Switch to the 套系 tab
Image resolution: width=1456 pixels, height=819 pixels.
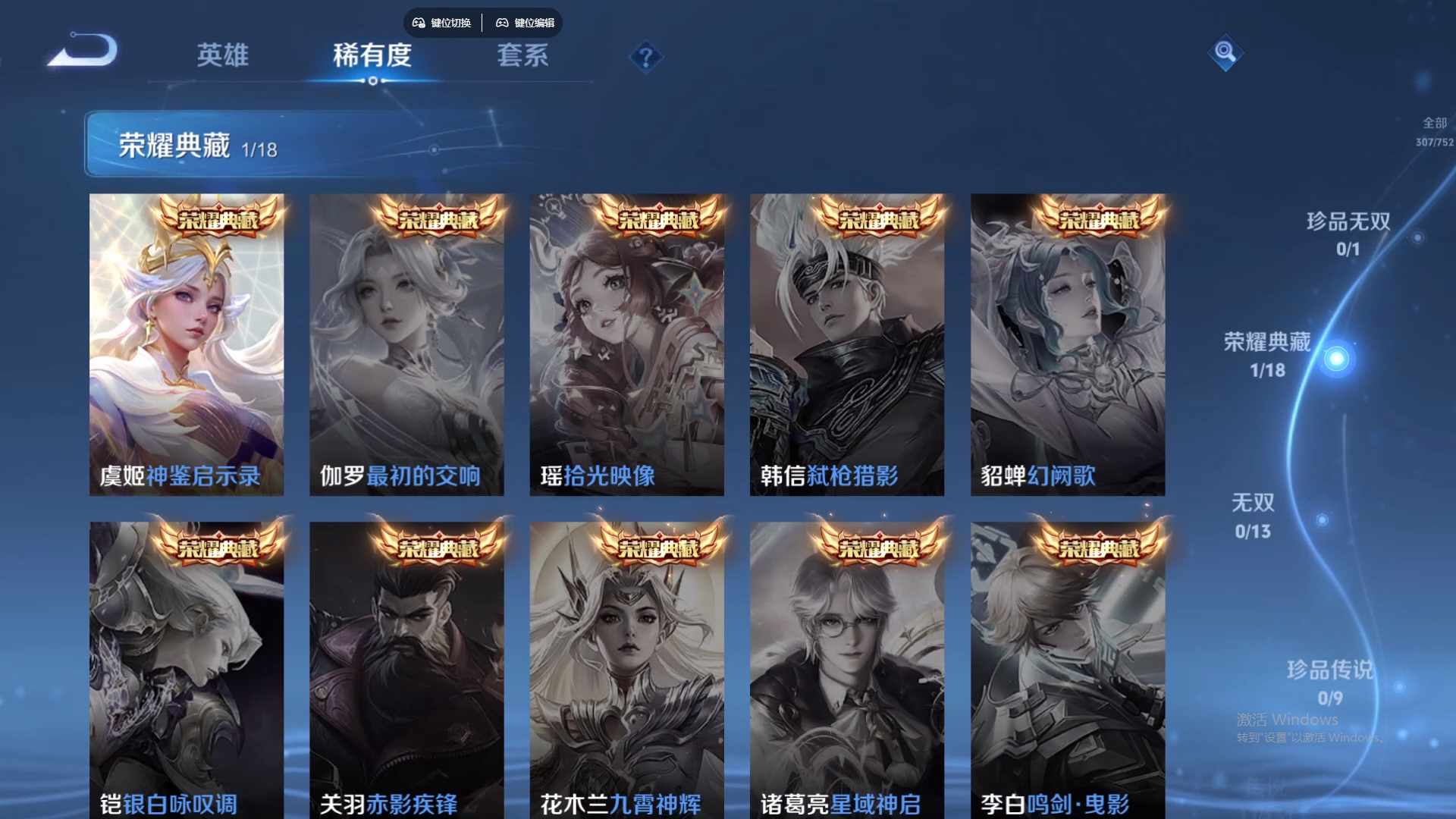point(523,56)
